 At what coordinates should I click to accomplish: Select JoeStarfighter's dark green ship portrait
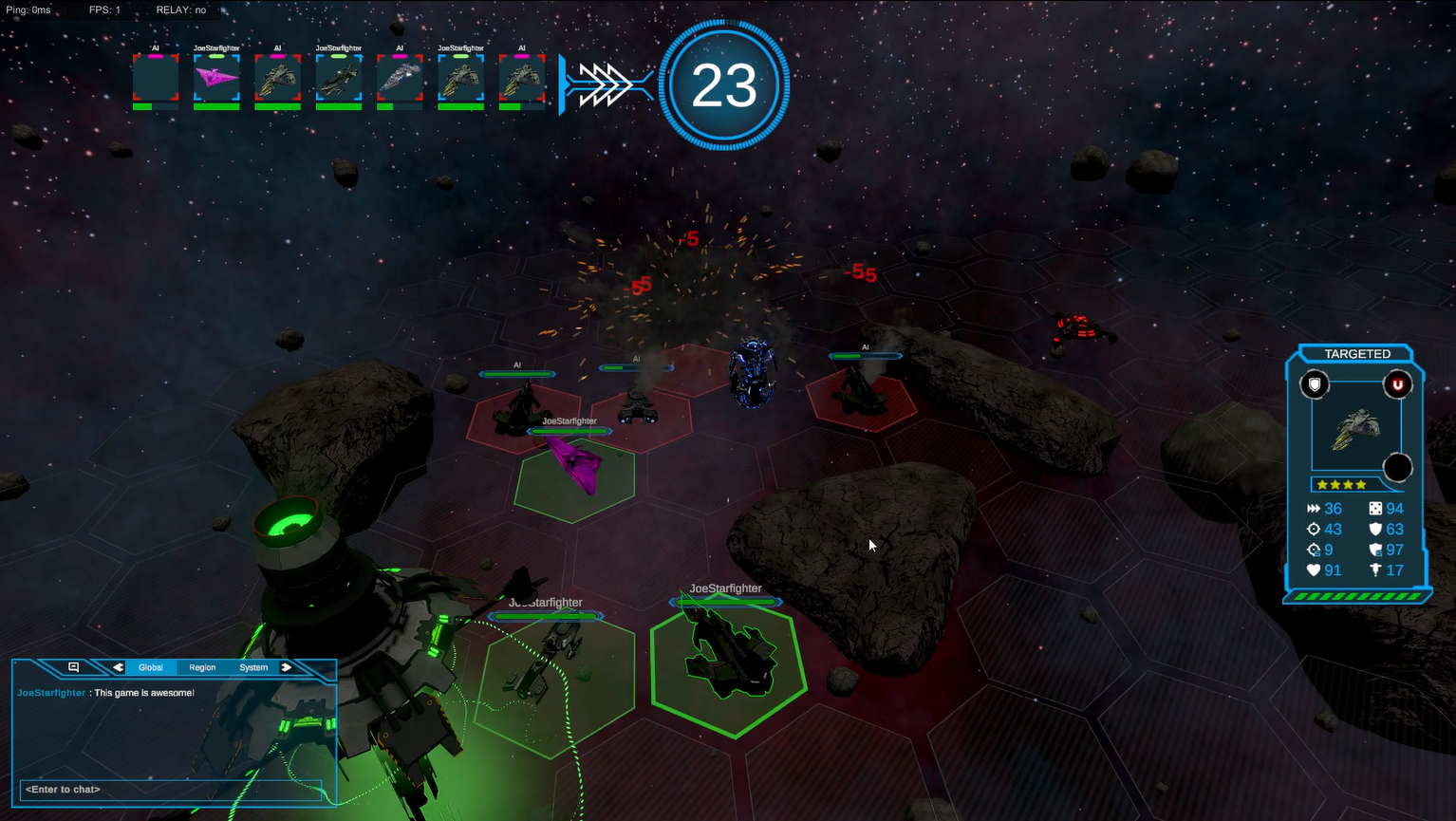coord(339,78)
